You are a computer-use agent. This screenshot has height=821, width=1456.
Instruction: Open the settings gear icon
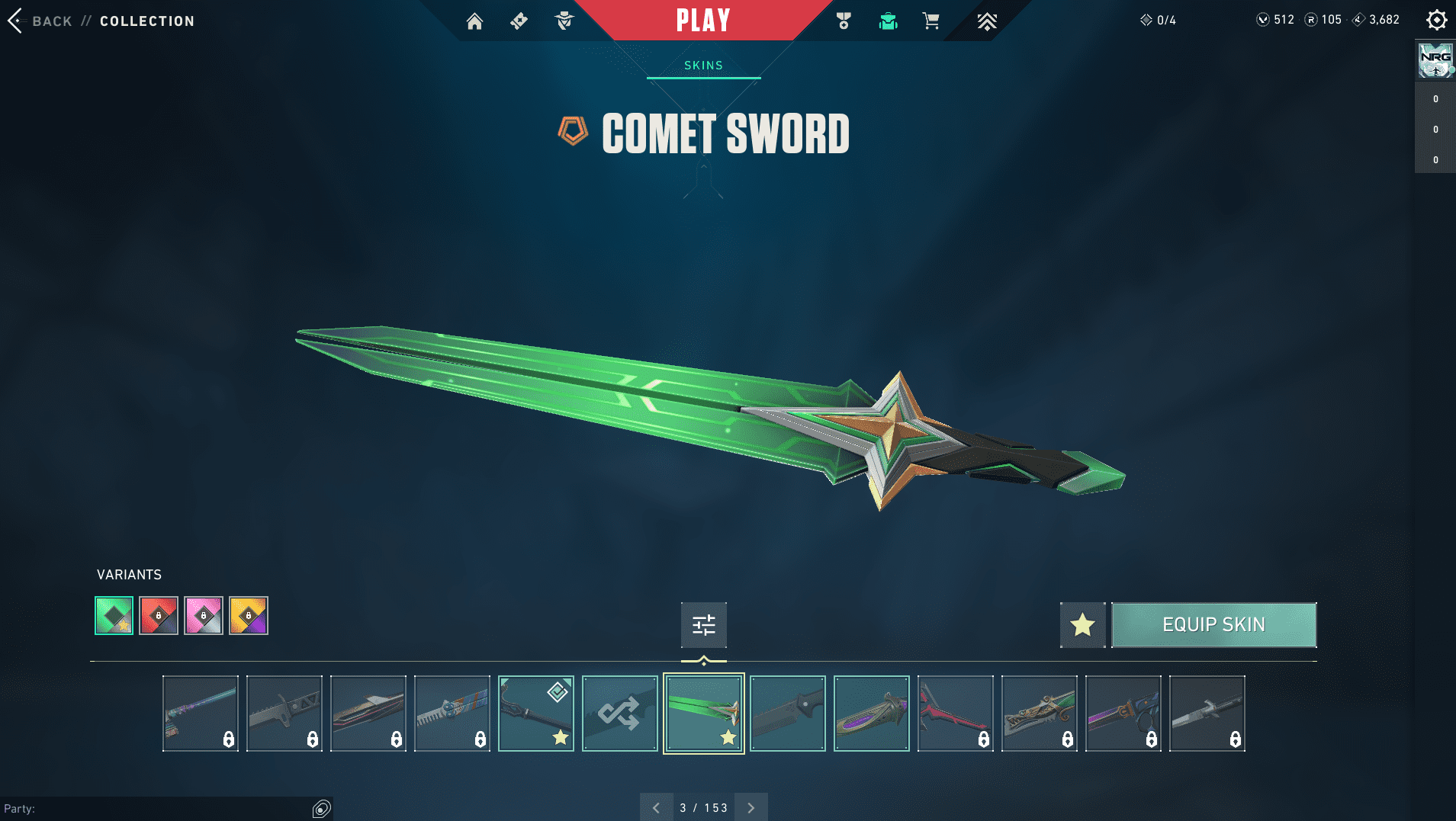coord(1436,20)
